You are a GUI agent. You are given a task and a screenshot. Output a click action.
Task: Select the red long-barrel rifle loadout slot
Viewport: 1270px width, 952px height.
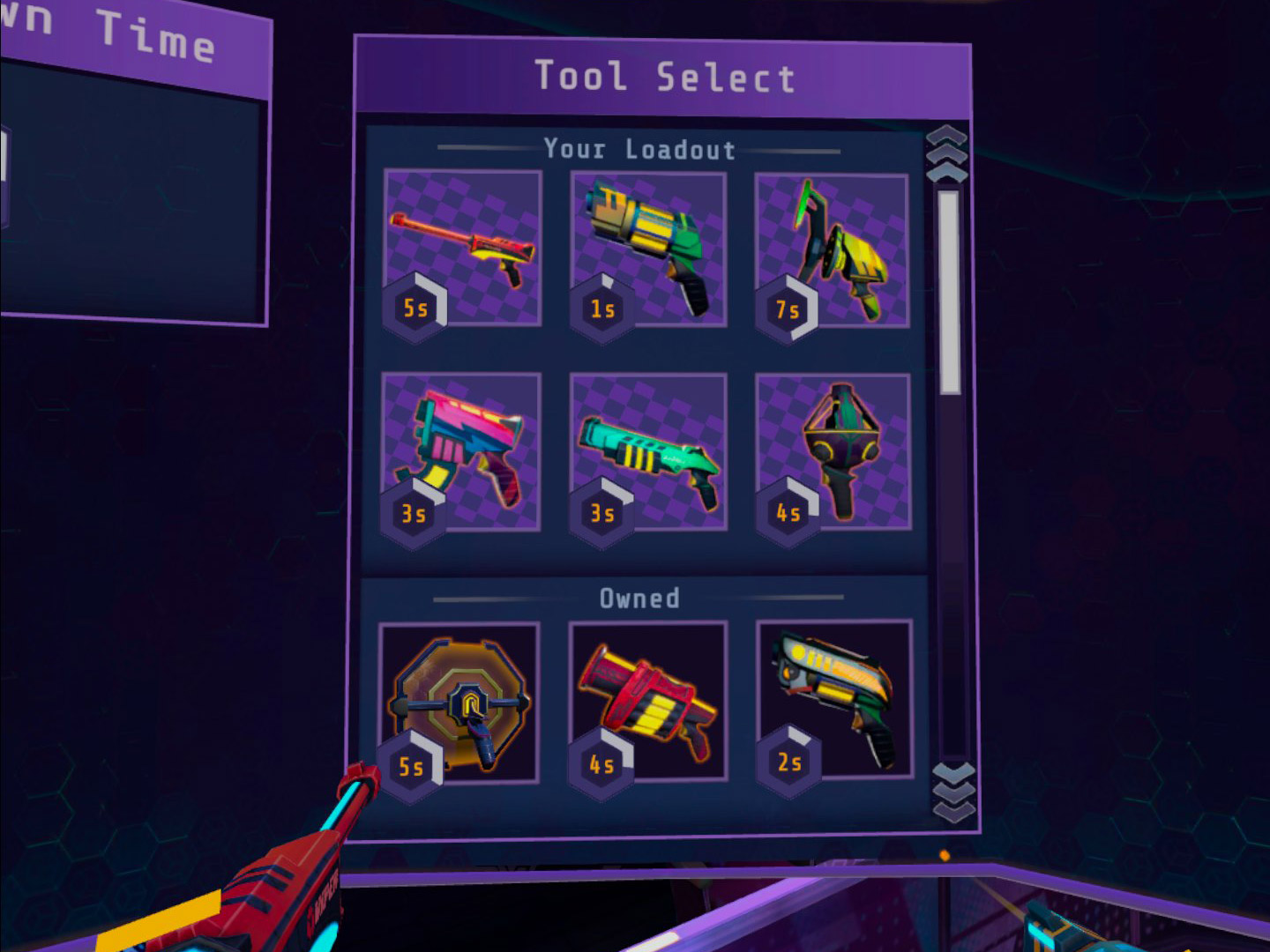(463, 247)
